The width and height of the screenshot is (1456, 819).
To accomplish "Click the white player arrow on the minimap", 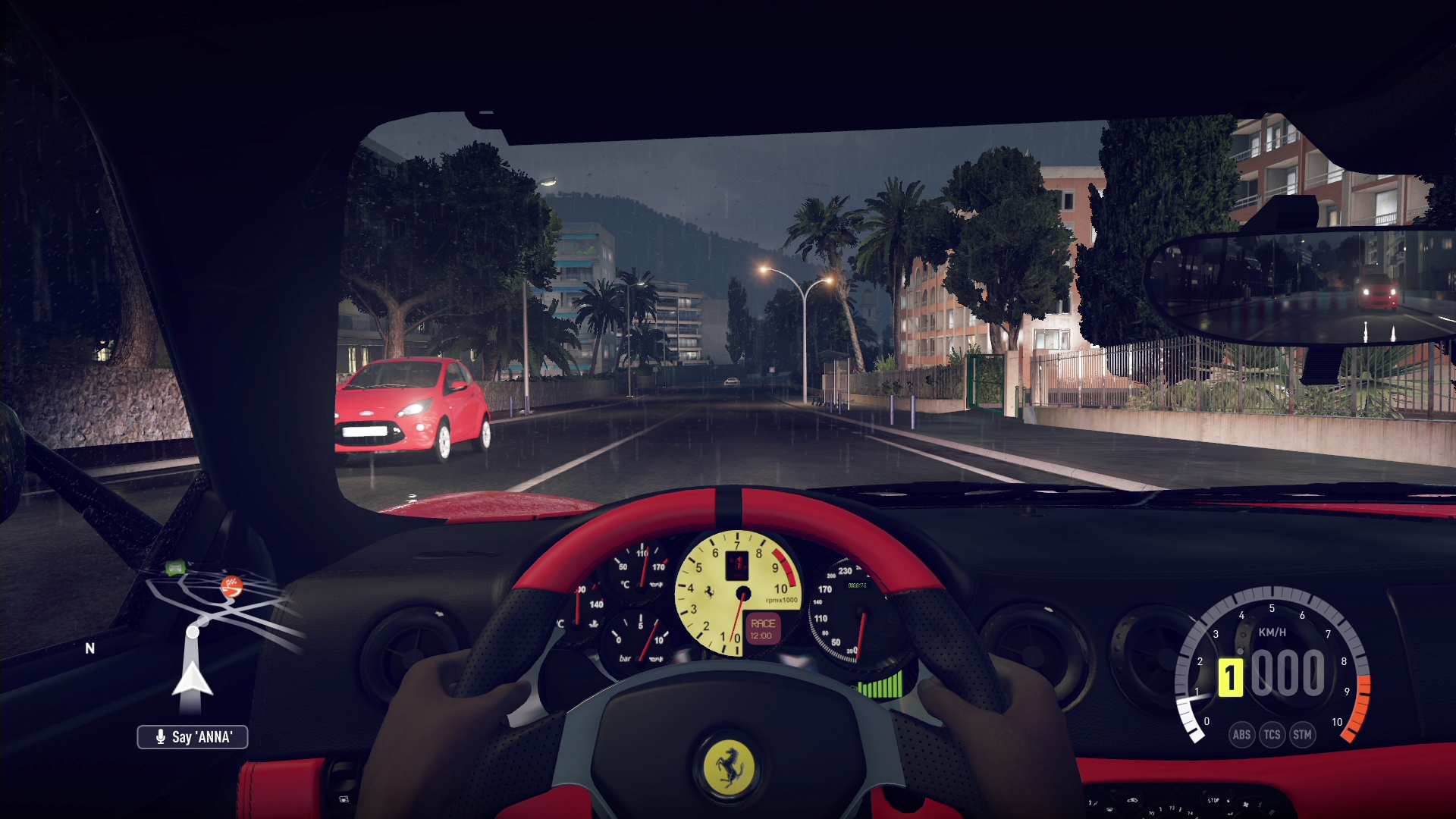I will tap(193, 679).
